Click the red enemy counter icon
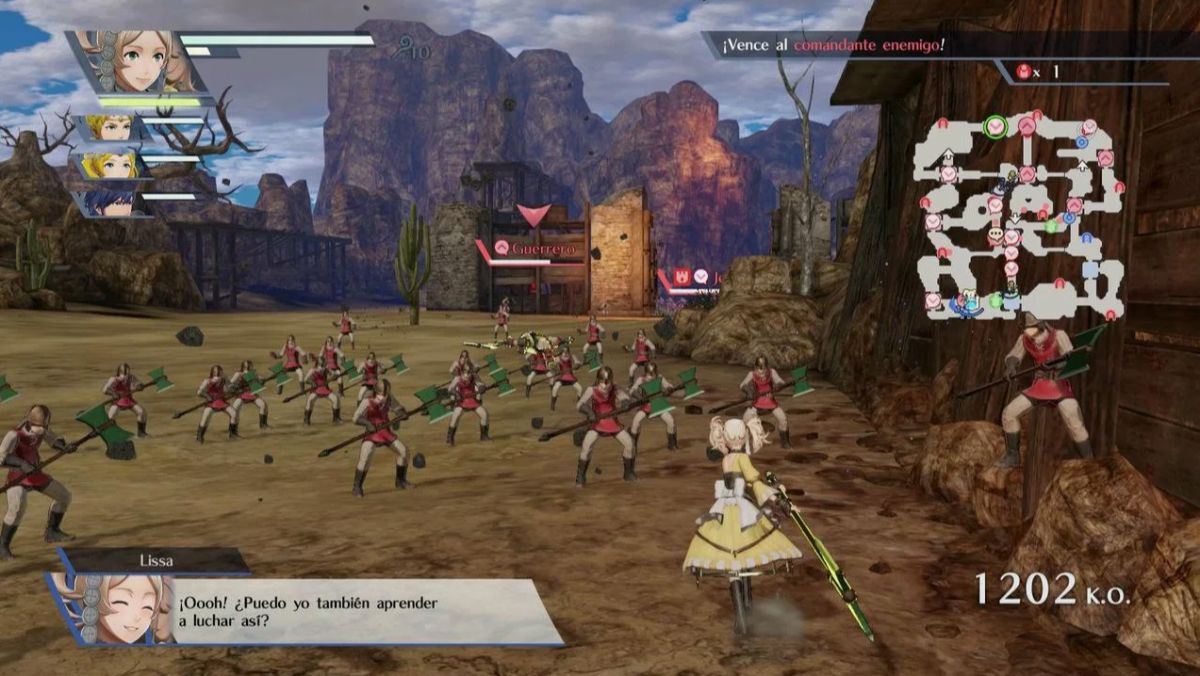Viewport: 1200px width, 676px height. 1024,71
